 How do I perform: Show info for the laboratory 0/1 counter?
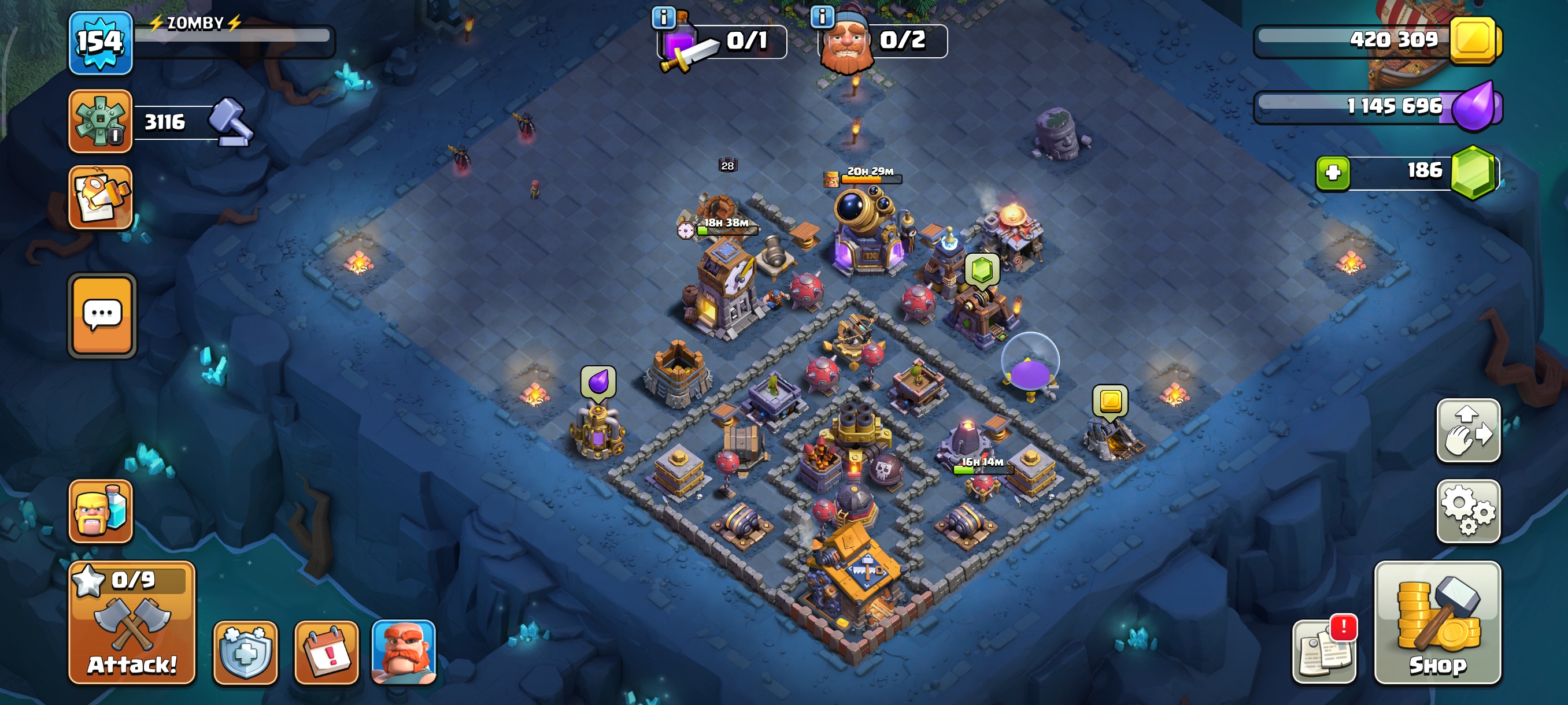(663, 17)
